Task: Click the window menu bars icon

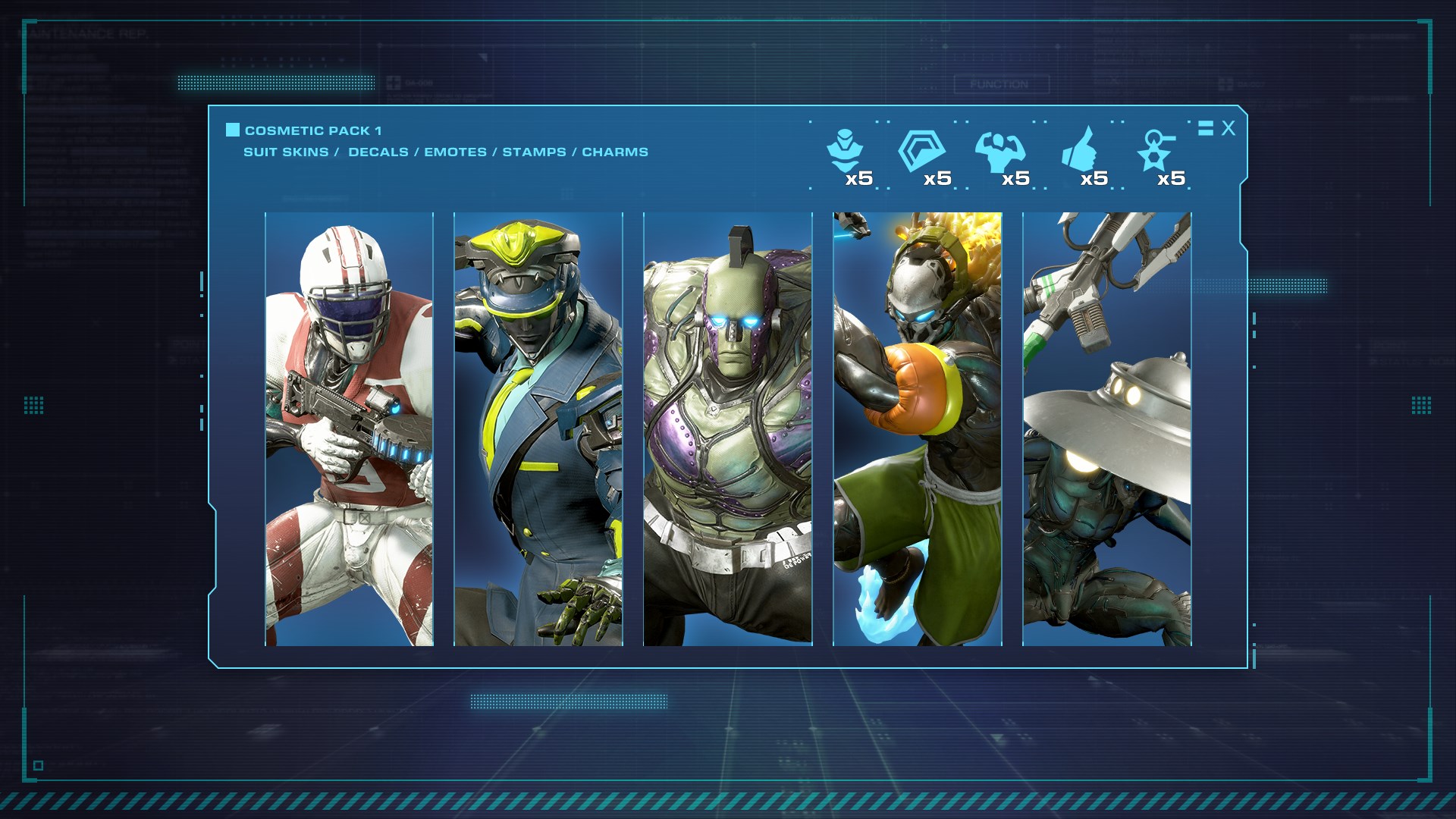Action: point(1206,128)
